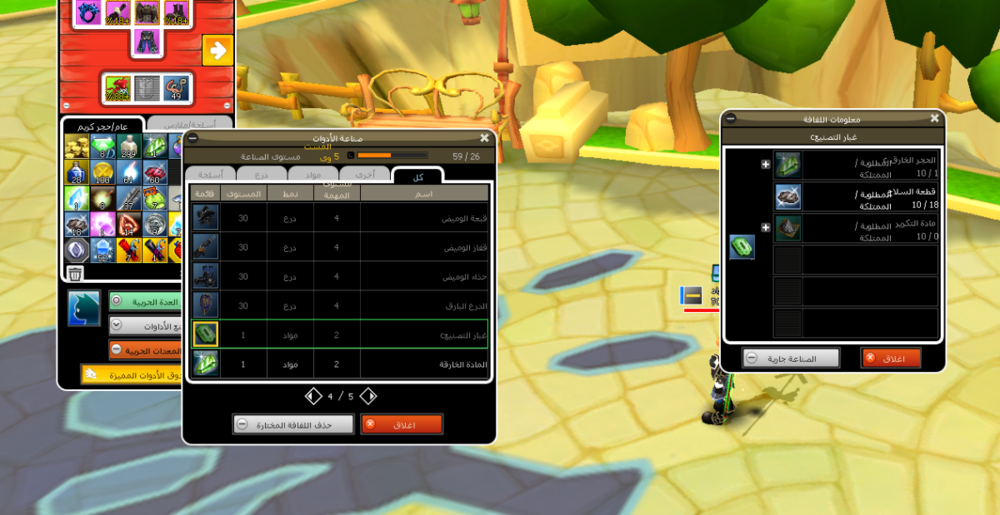Screen dimensions: 1000x515
Task: Select the كل (all) crafting tab
Action: (x=418, y=174)
